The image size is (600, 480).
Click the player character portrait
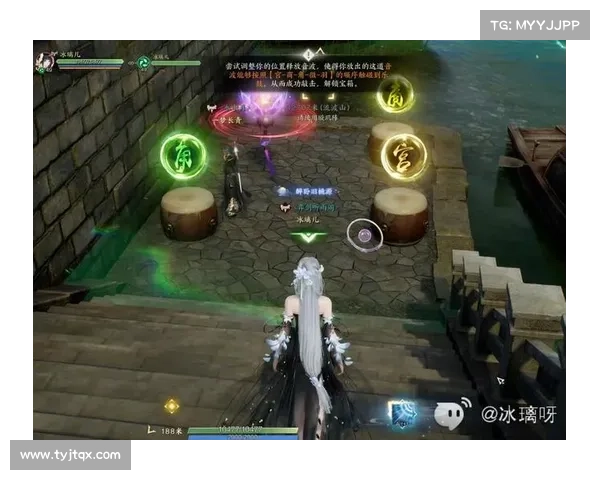[x=43, y=62]
